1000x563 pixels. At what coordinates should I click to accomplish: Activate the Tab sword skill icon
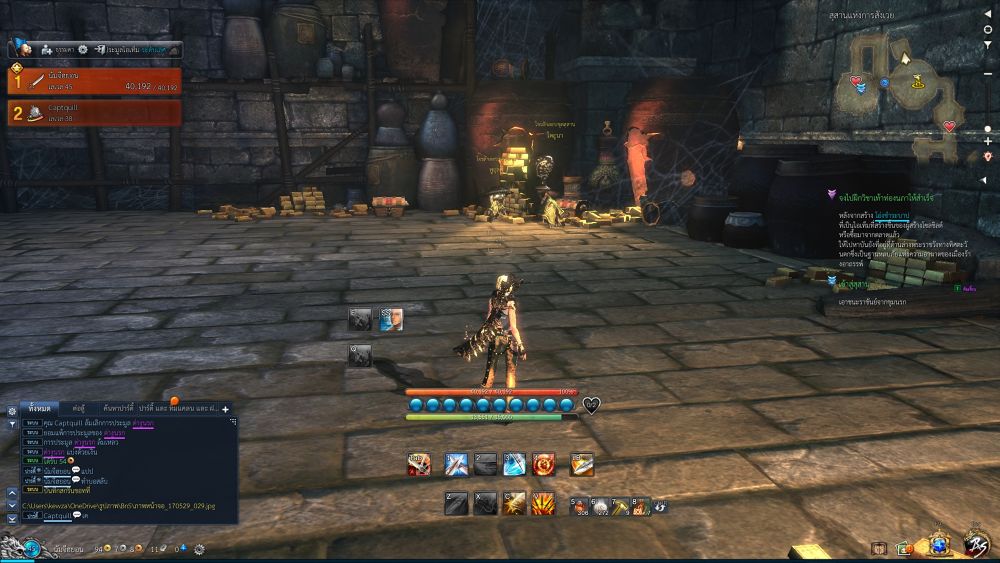tap(419, 464)
